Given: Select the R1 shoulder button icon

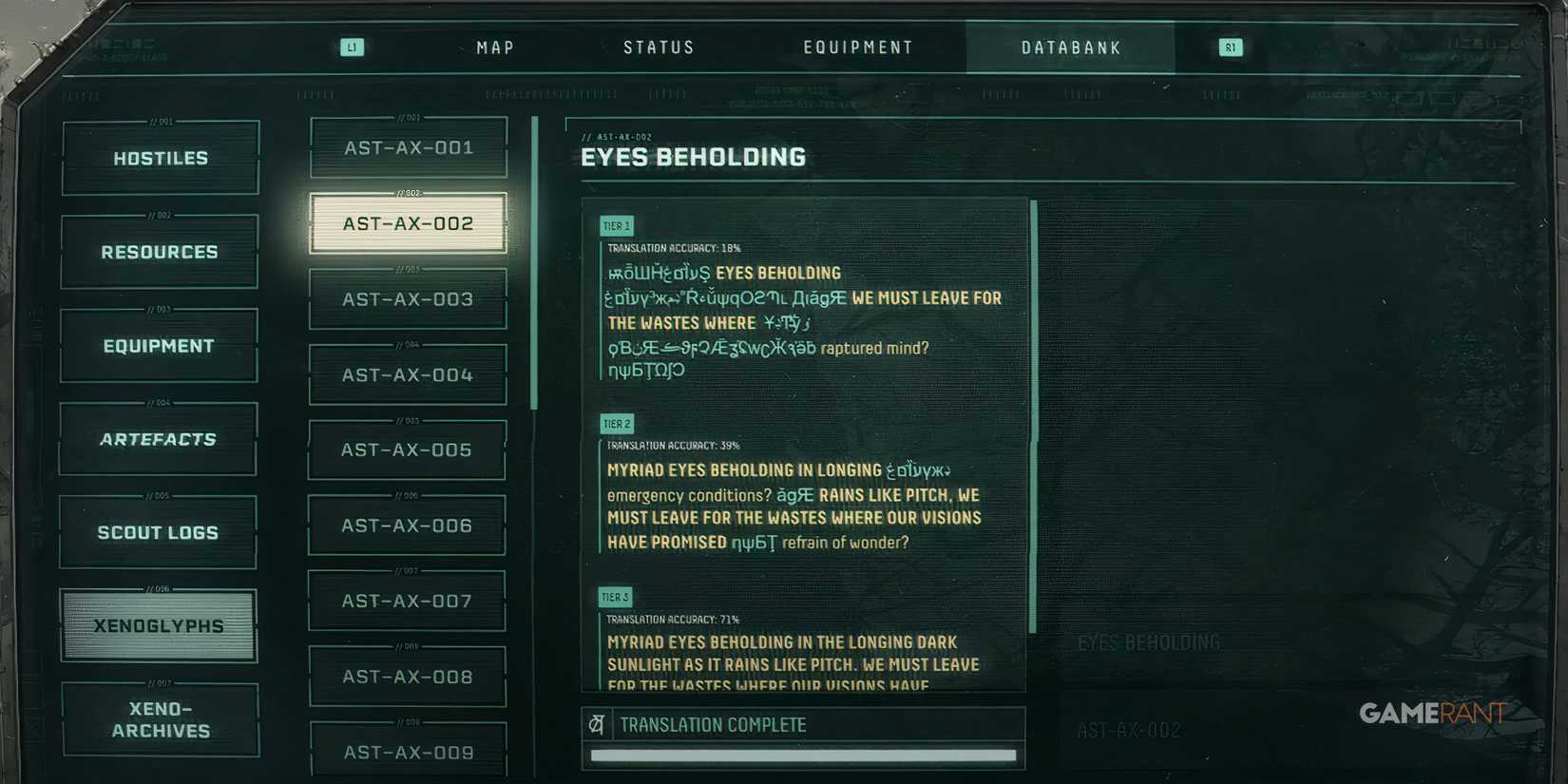Looking at the screenshot, I should point(1229,46).
